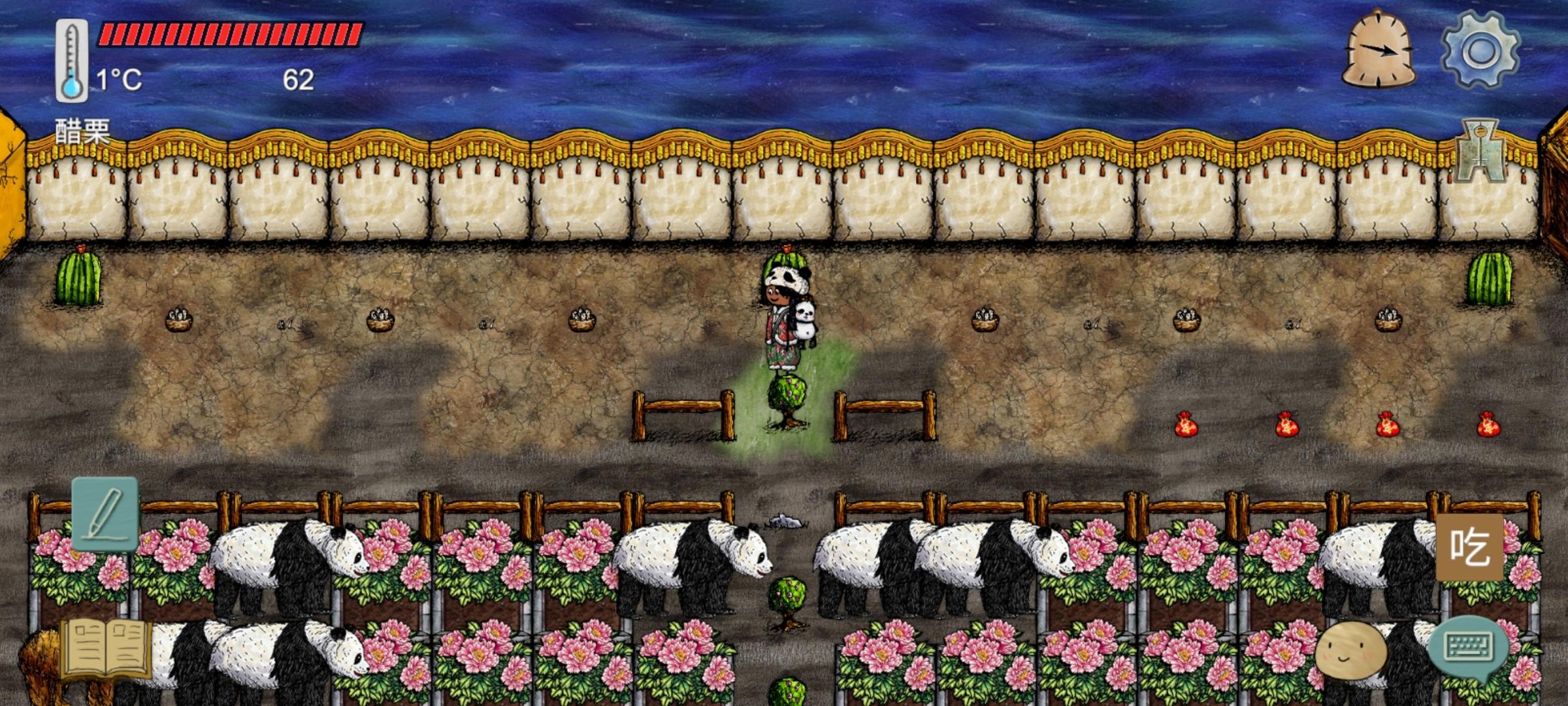The height and width of the screenshot is (706, 1568).
Task: Open the recipe book journal
Action: pos(106,650)
